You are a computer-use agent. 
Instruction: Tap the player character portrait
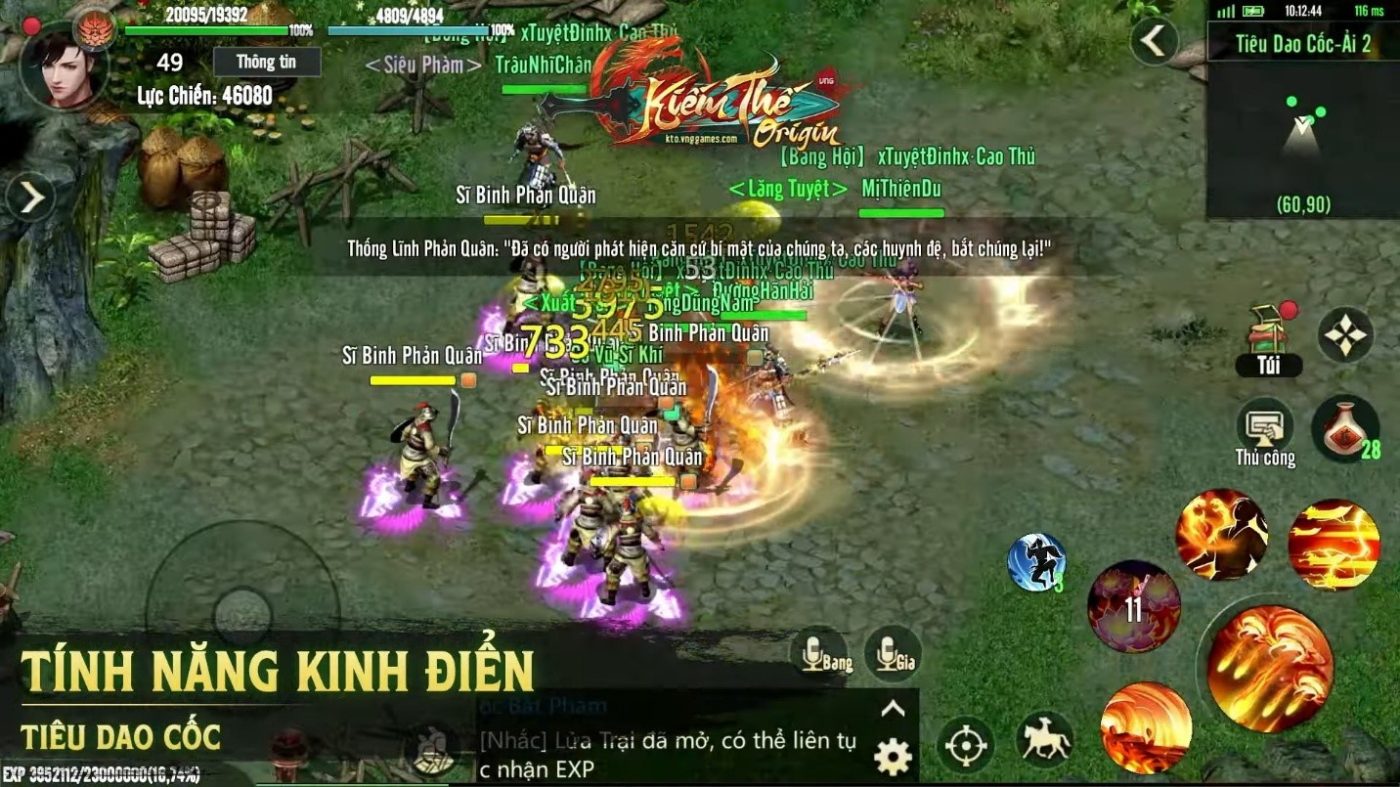click(x=64, y=66)
